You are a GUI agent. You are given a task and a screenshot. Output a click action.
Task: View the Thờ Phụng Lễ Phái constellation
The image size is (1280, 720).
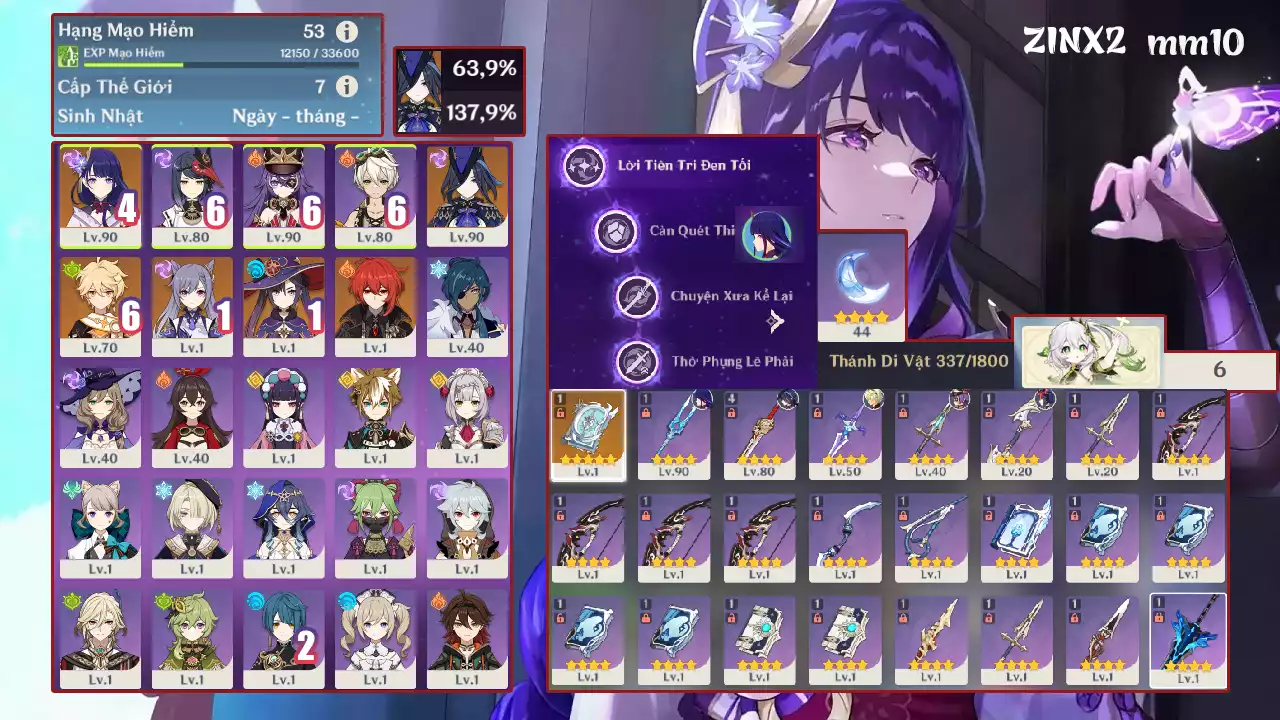pyautogui.click(x=637, y=361)
